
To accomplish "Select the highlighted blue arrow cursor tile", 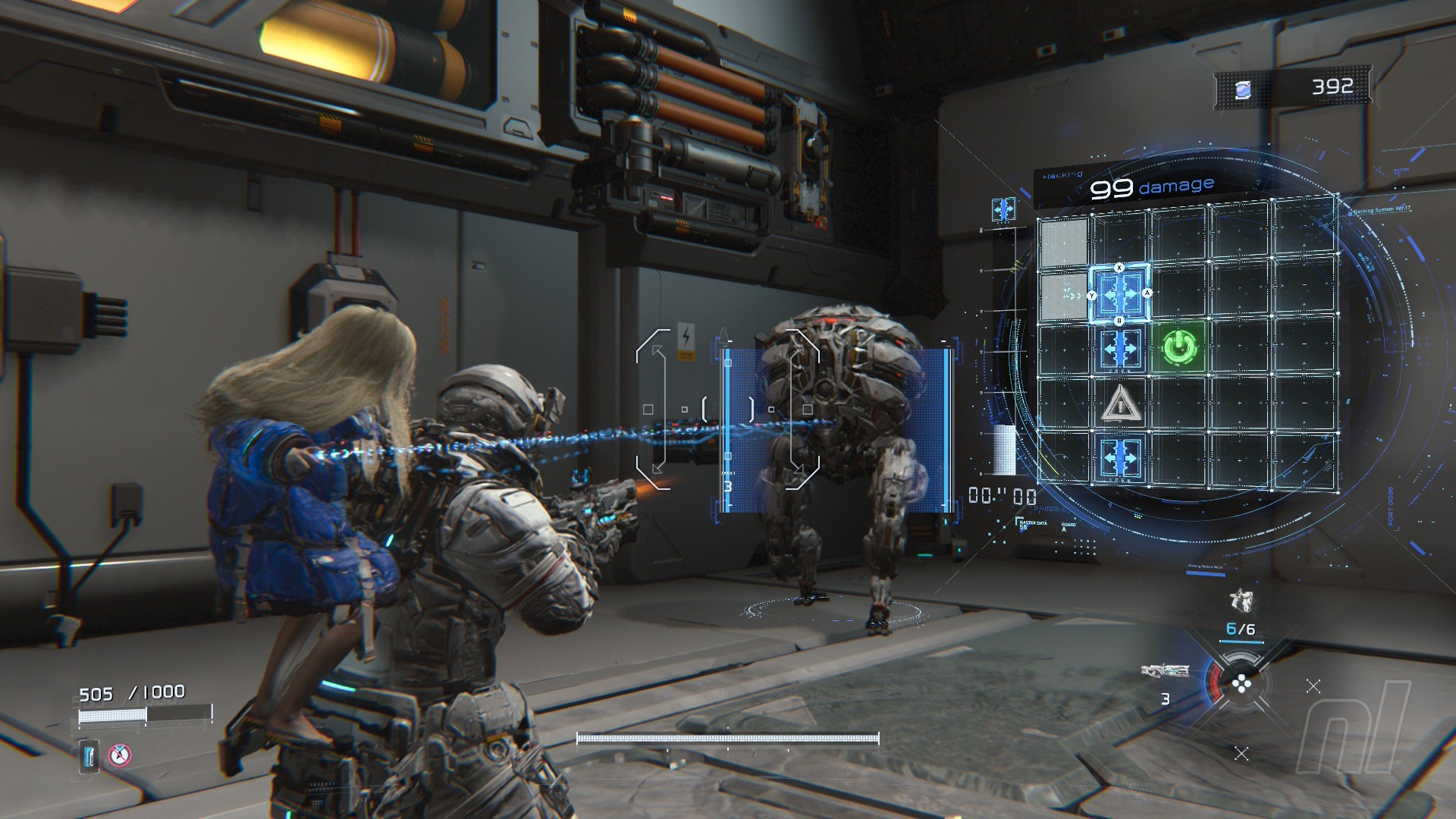I will (1120, 293).
